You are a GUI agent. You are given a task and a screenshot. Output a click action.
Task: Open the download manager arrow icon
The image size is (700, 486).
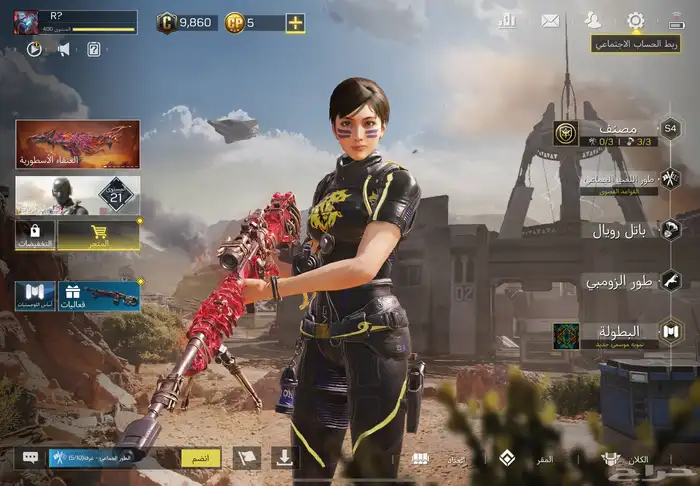pos(285,457)
